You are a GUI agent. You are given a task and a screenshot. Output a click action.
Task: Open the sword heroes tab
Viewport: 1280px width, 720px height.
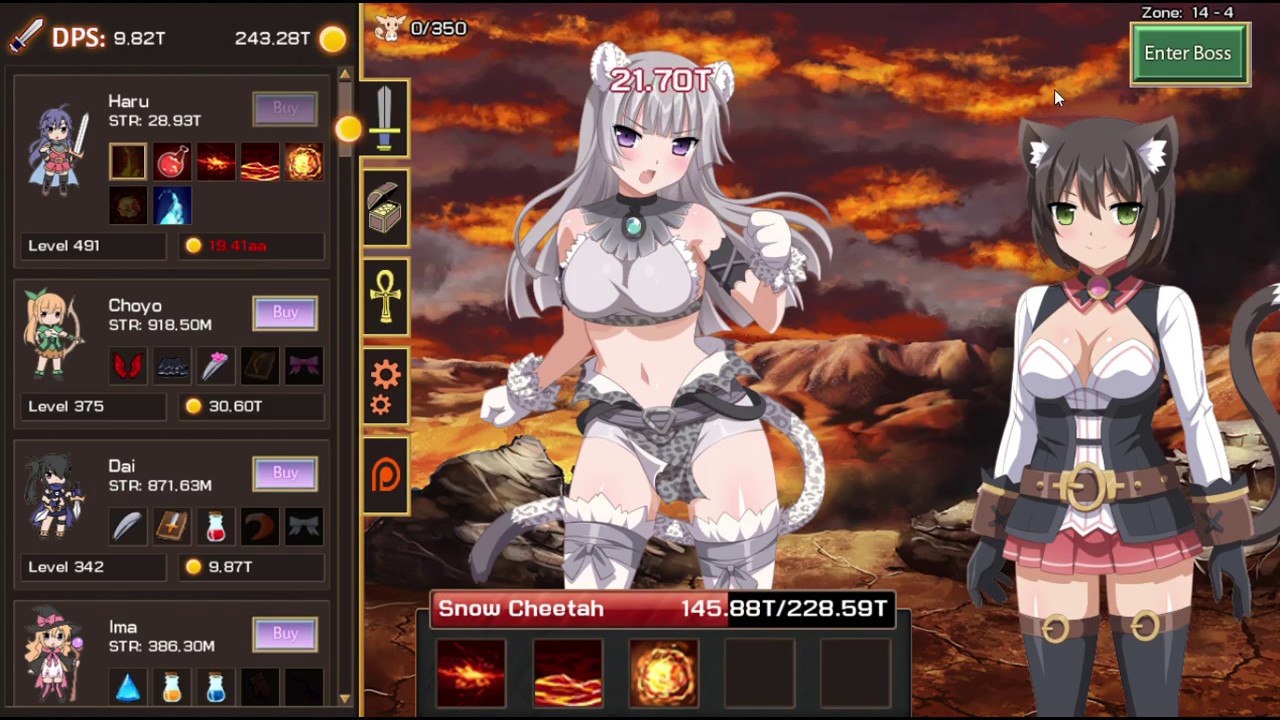pos(385,120)
